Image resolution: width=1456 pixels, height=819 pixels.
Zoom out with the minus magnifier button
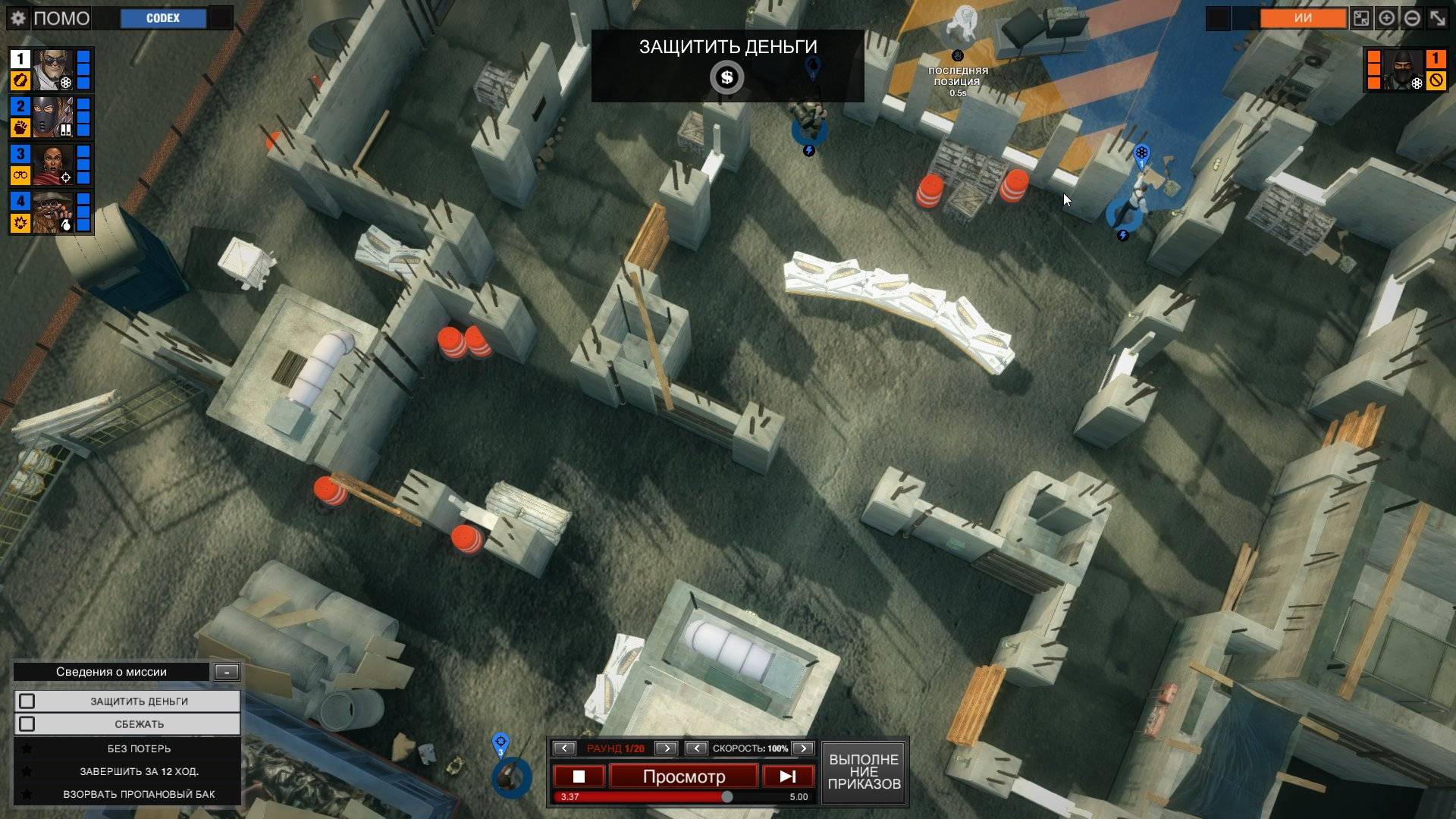coord(1412,18)
